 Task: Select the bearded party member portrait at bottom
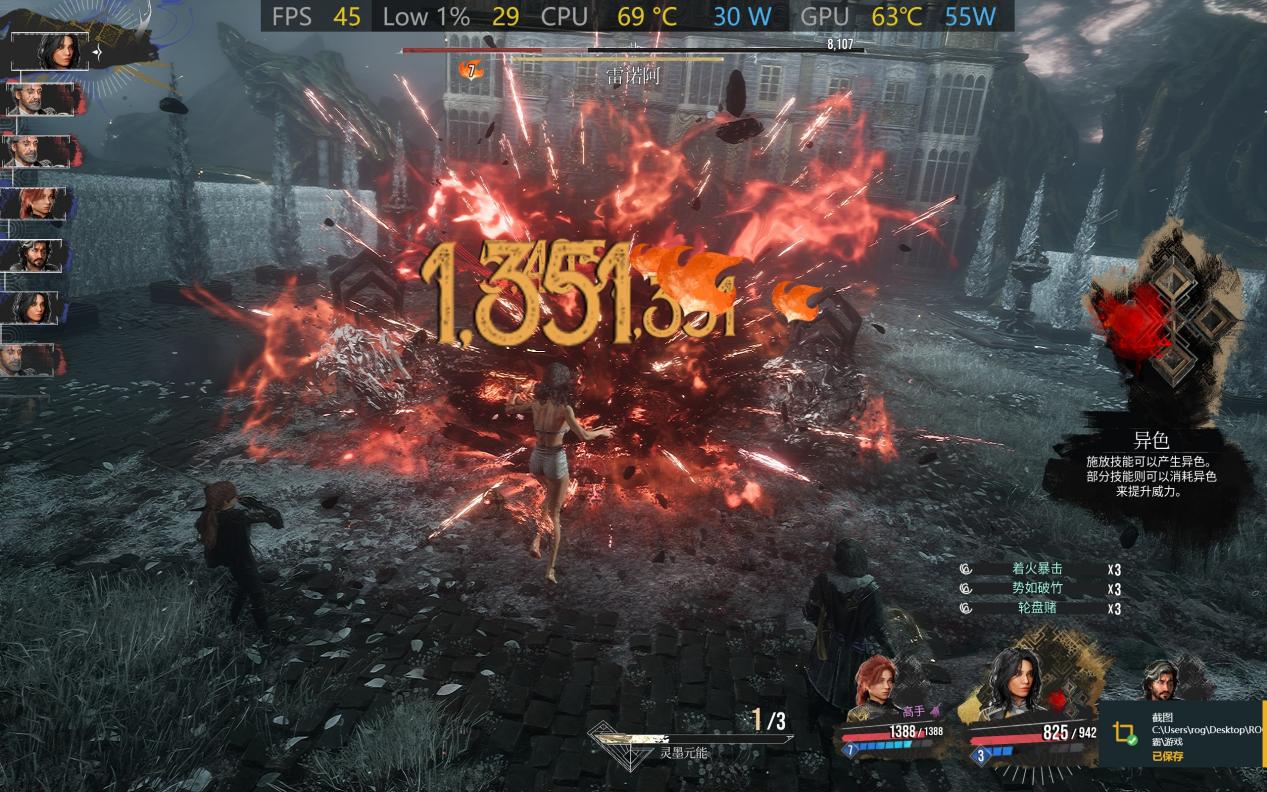[x=1160, y=682]
